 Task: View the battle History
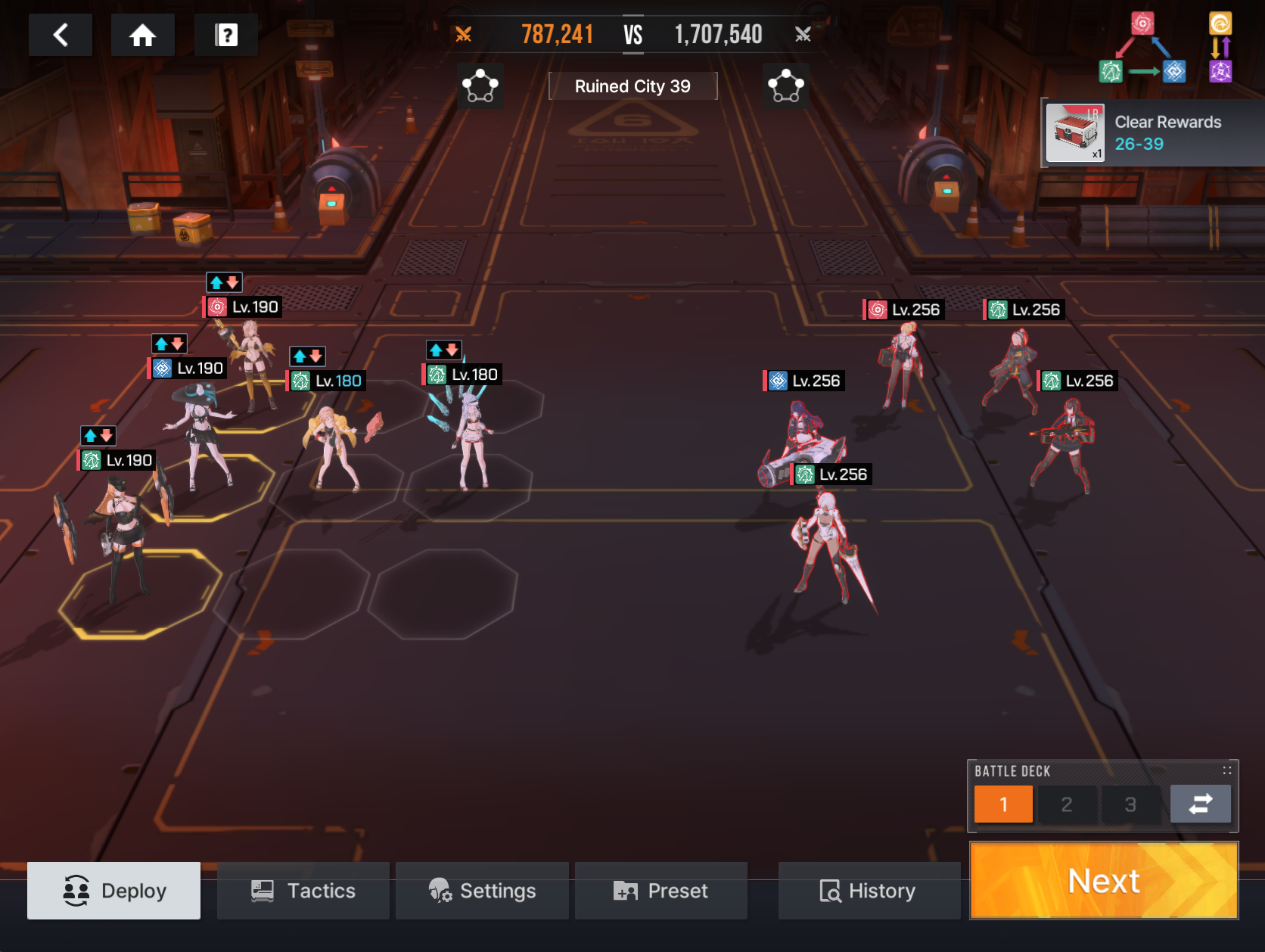coord(869,891)
